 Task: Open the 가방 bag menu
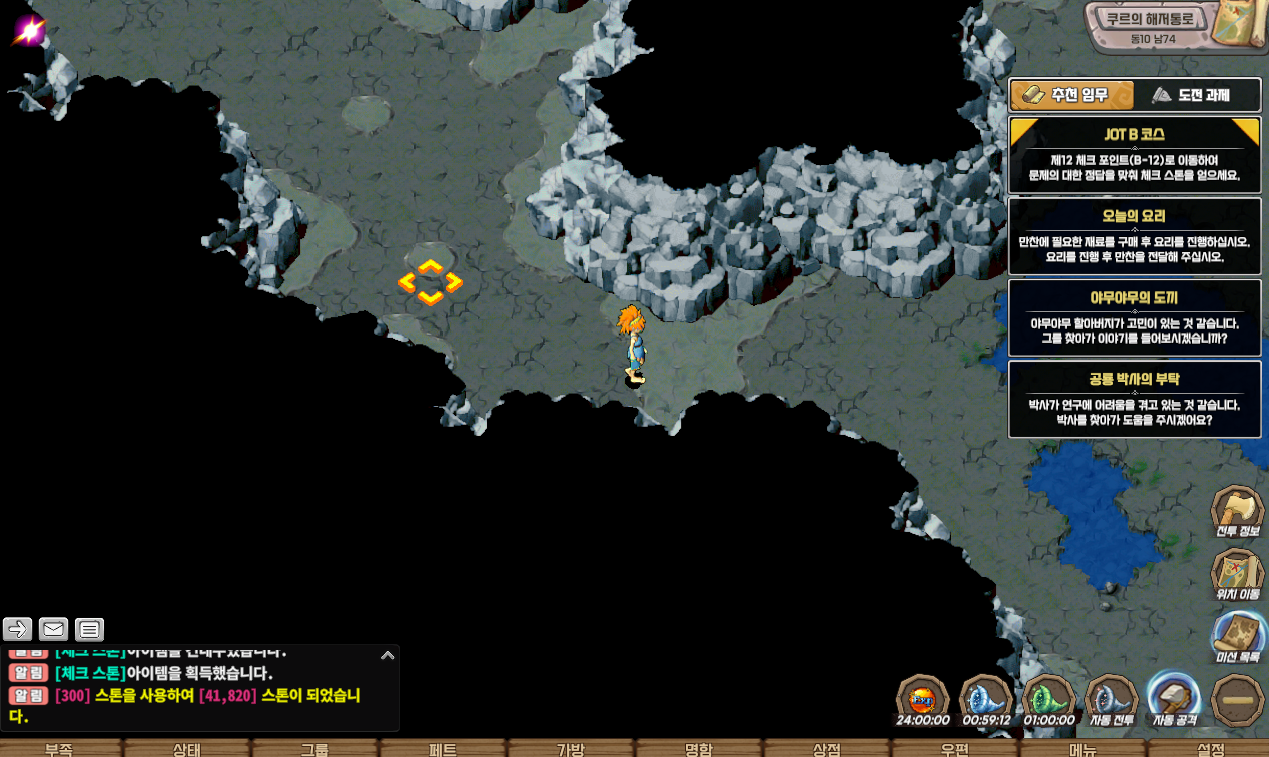[571, 749]
